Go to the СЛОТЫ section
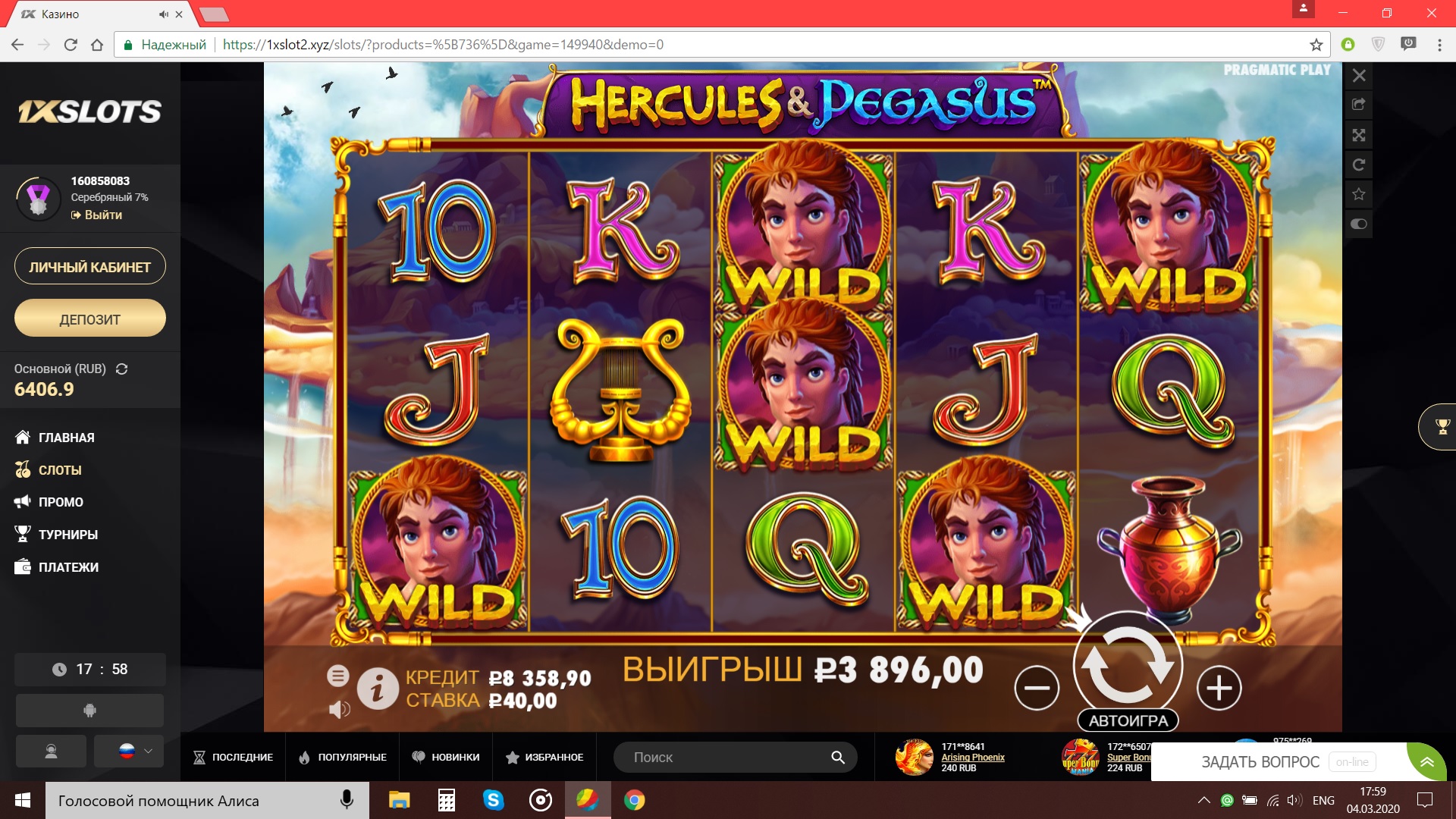This screenshot has height=819, width=1456. [x=59, y=470]
